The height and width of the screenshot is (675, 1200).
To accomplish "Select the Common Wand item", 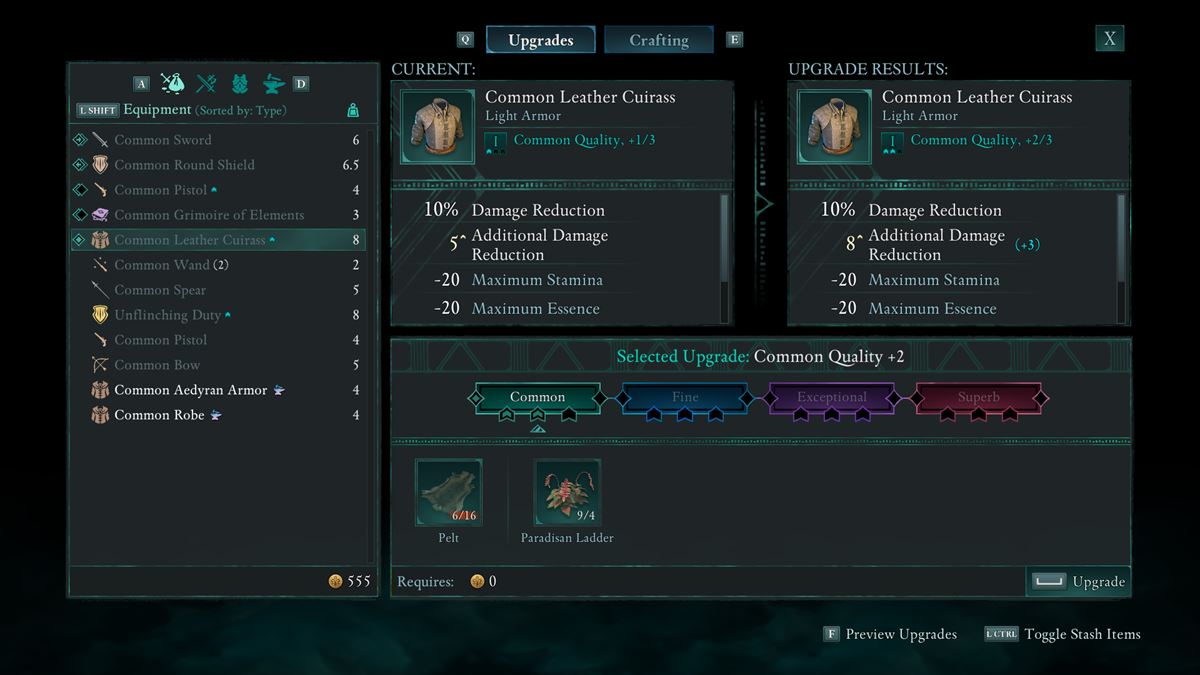I will pos(162,265).
